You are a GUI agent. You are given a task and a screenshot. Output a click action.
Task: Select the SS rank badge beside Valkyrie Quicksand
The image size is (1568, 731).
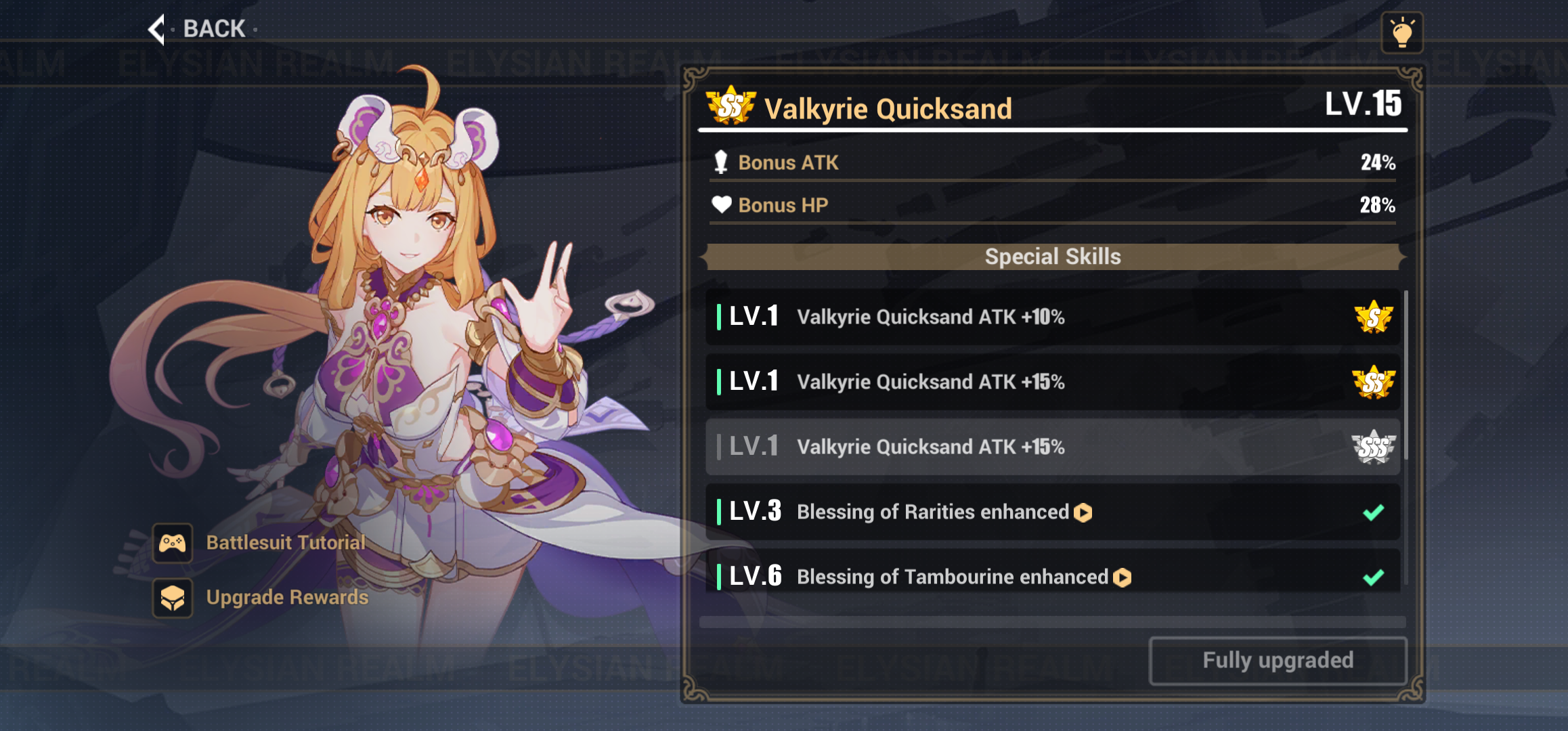pos(729,107)
